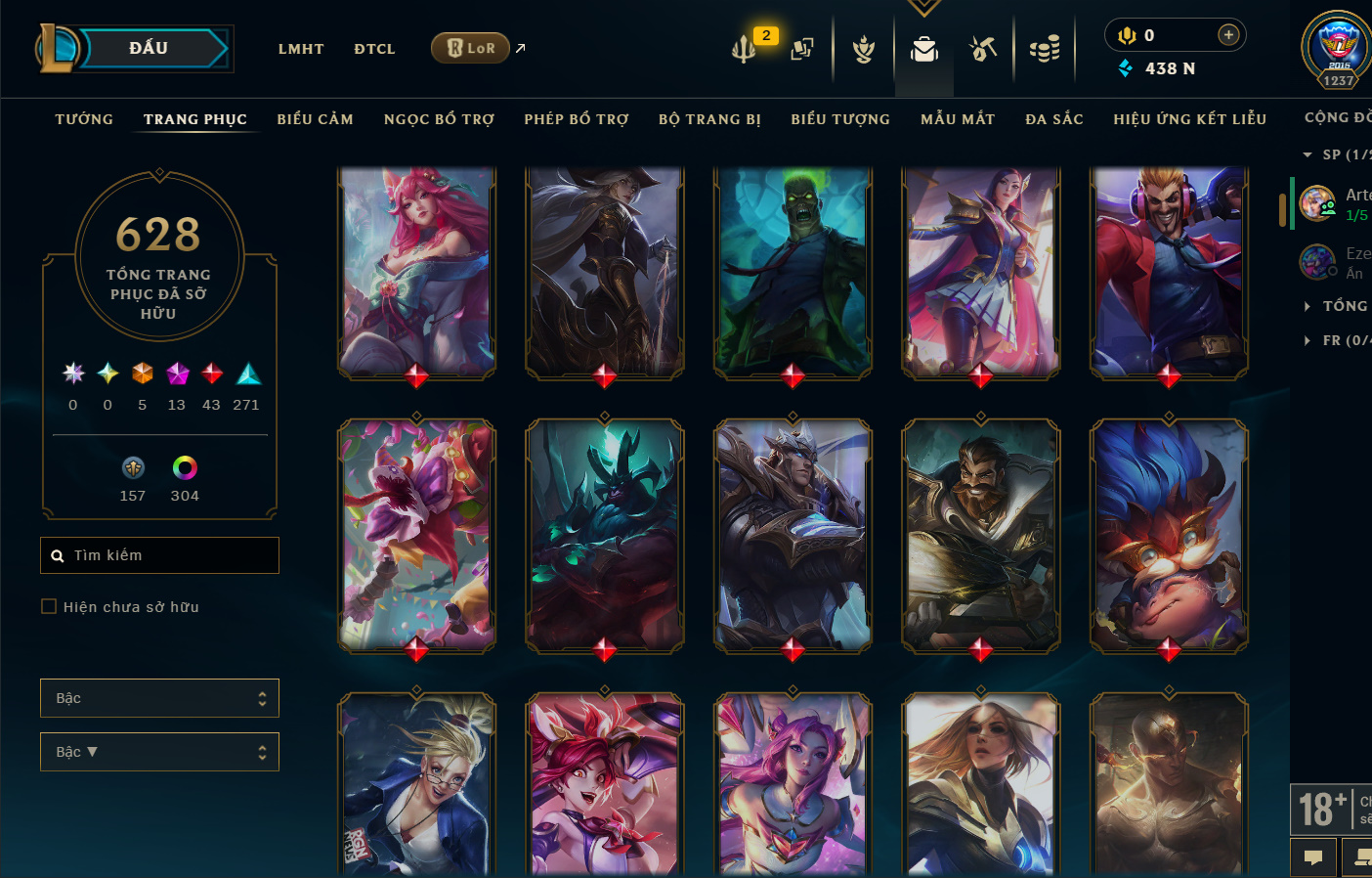Select the PHÉP BỔ TRỢ tab

click(577, 119)
